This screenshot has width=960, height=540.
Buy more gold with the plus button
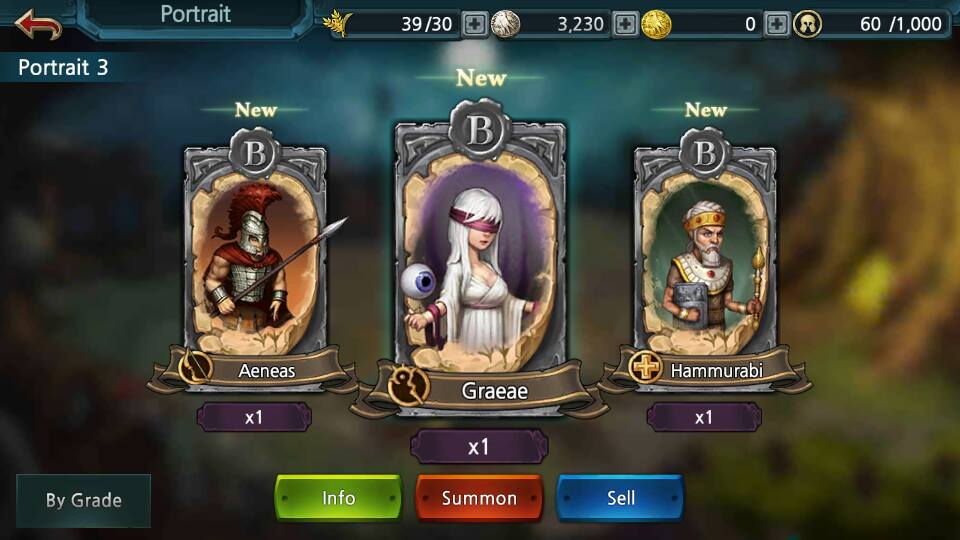(x=777, y=24)
